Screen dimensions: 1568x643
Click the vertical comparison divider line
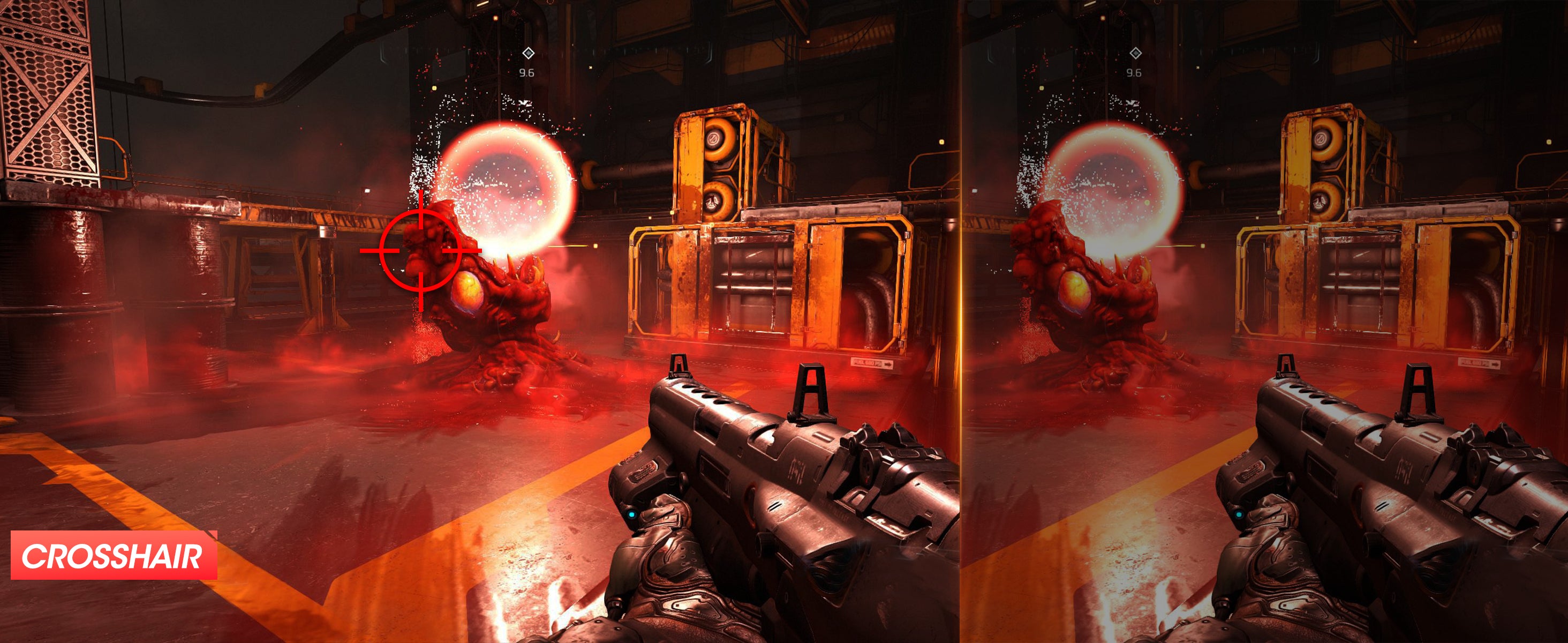961,322
